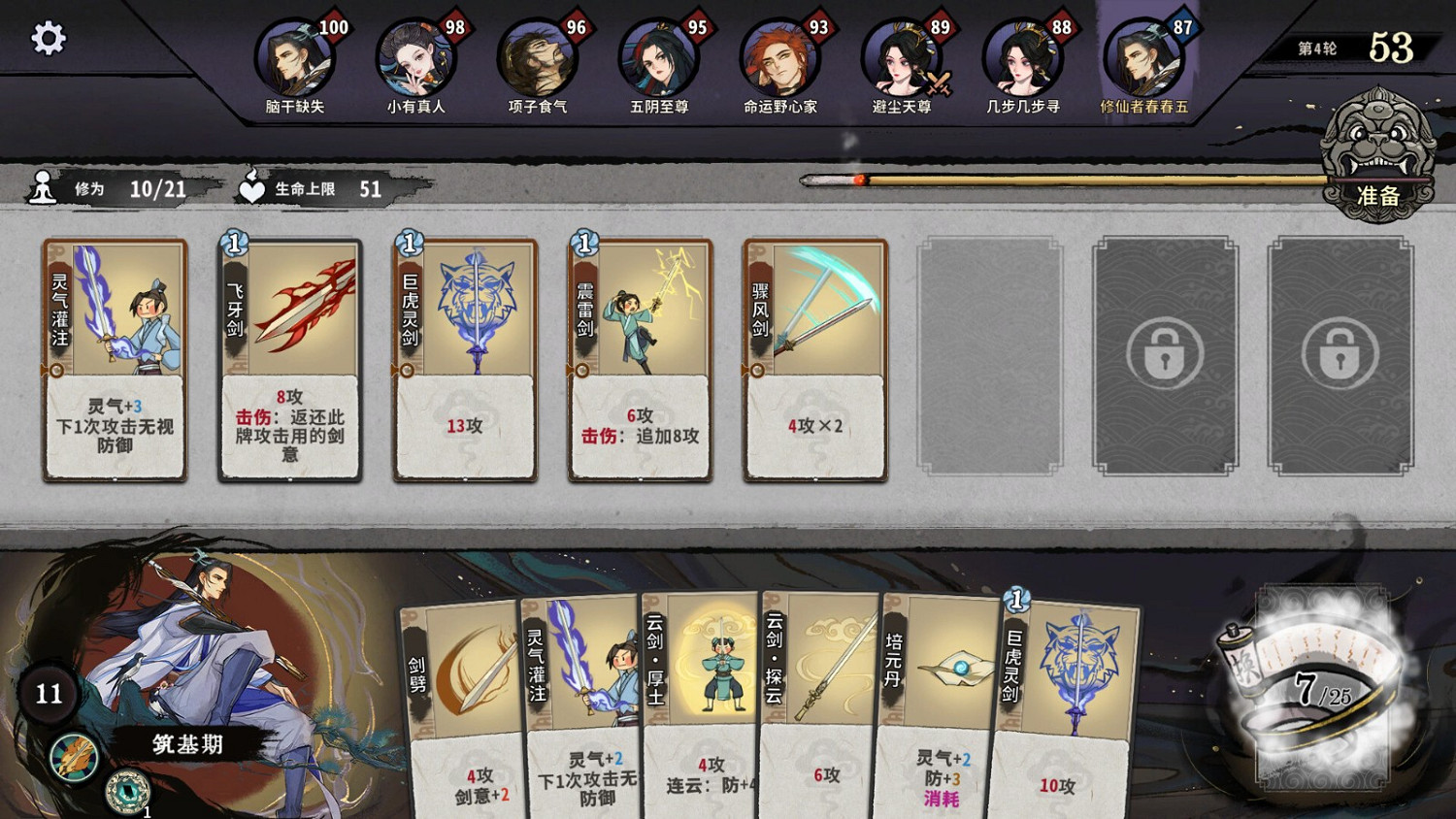Click the heart icon beside 生命上限

[x=252, y=187]
